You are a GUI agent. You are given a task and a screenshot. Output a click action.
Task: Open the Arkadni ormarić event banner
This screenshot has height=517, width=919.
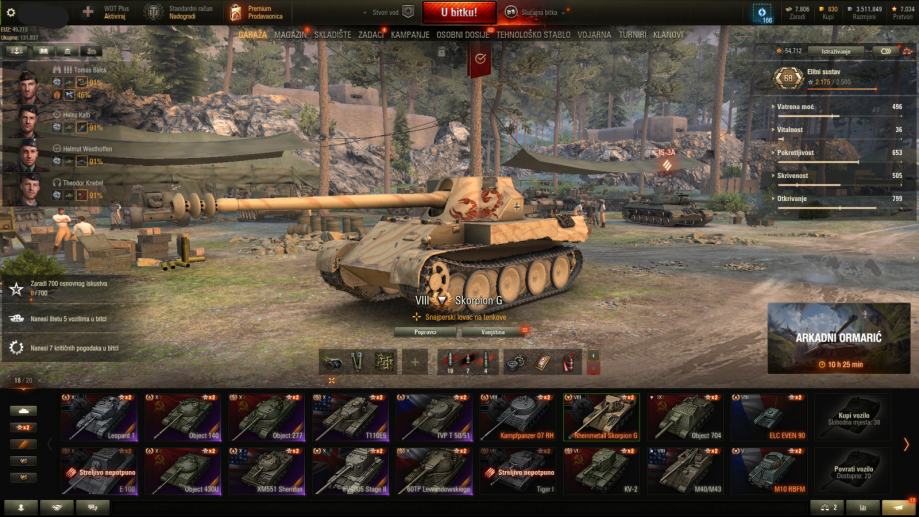pos(838,338)
